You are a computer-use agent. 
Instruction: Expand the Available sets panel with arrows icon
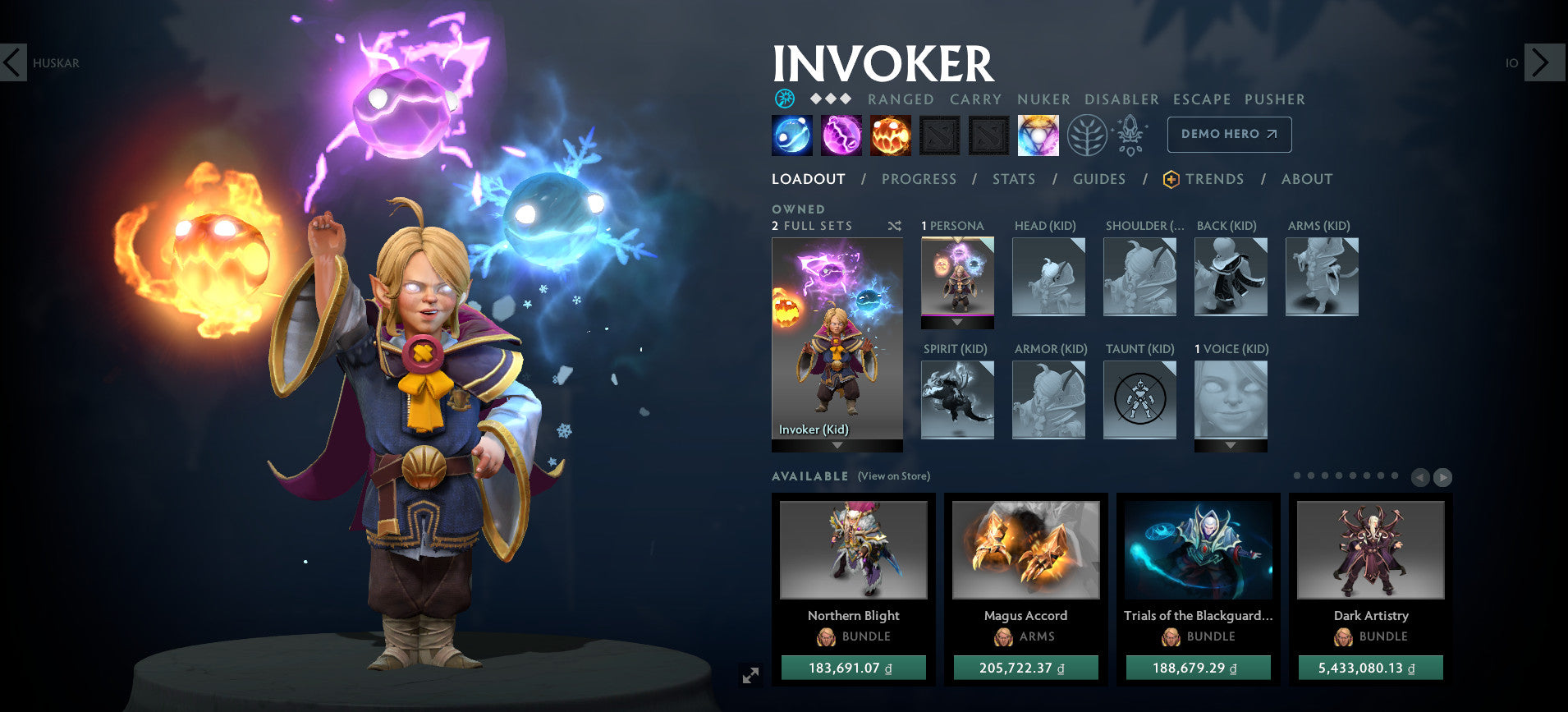coord(1442,477)
